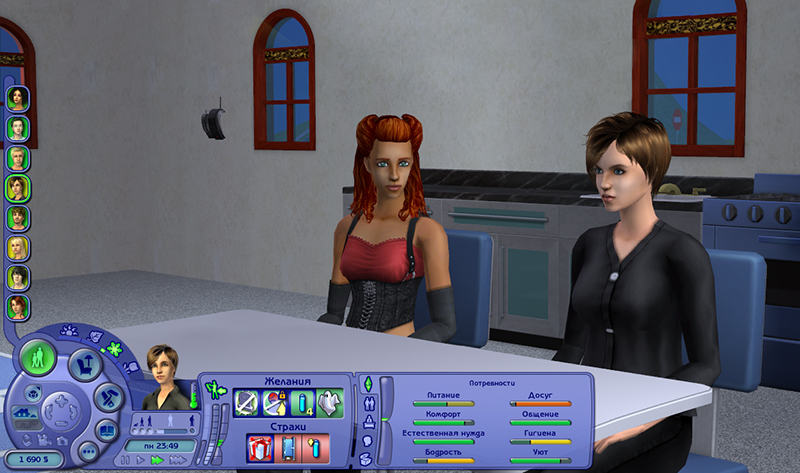800x473 pixels.
Task: Select the top dark-haired Sim portrait
Action: [x=17, y=98]
